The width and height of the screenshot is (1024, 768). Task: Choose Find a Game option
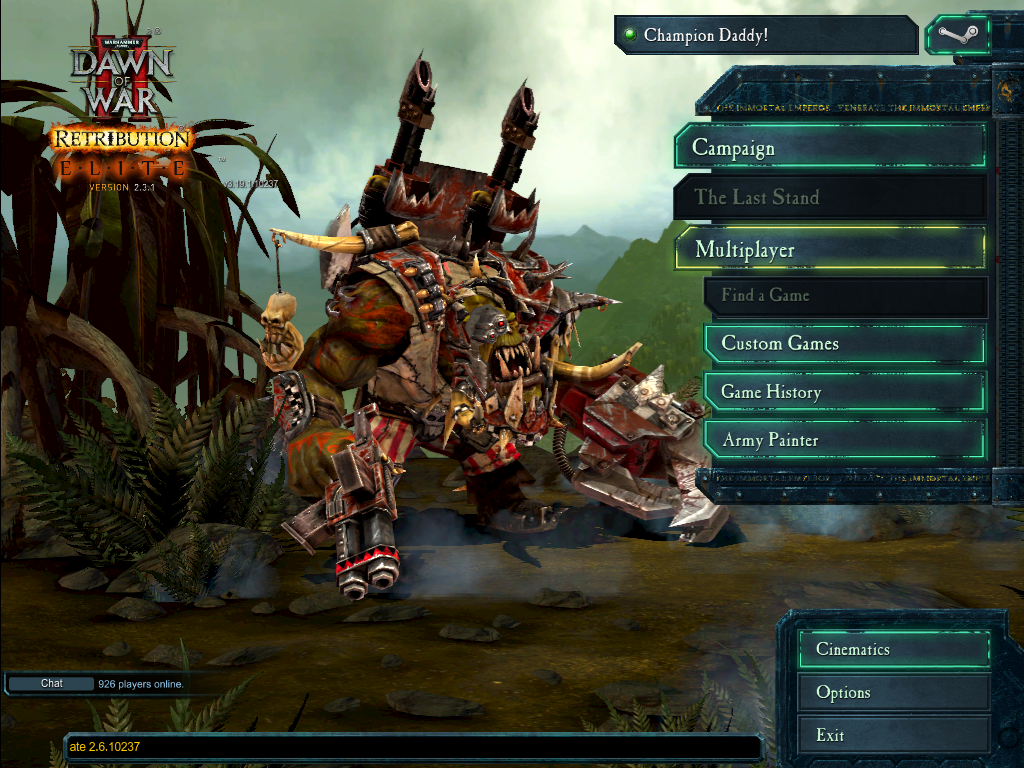coord(845,296)
